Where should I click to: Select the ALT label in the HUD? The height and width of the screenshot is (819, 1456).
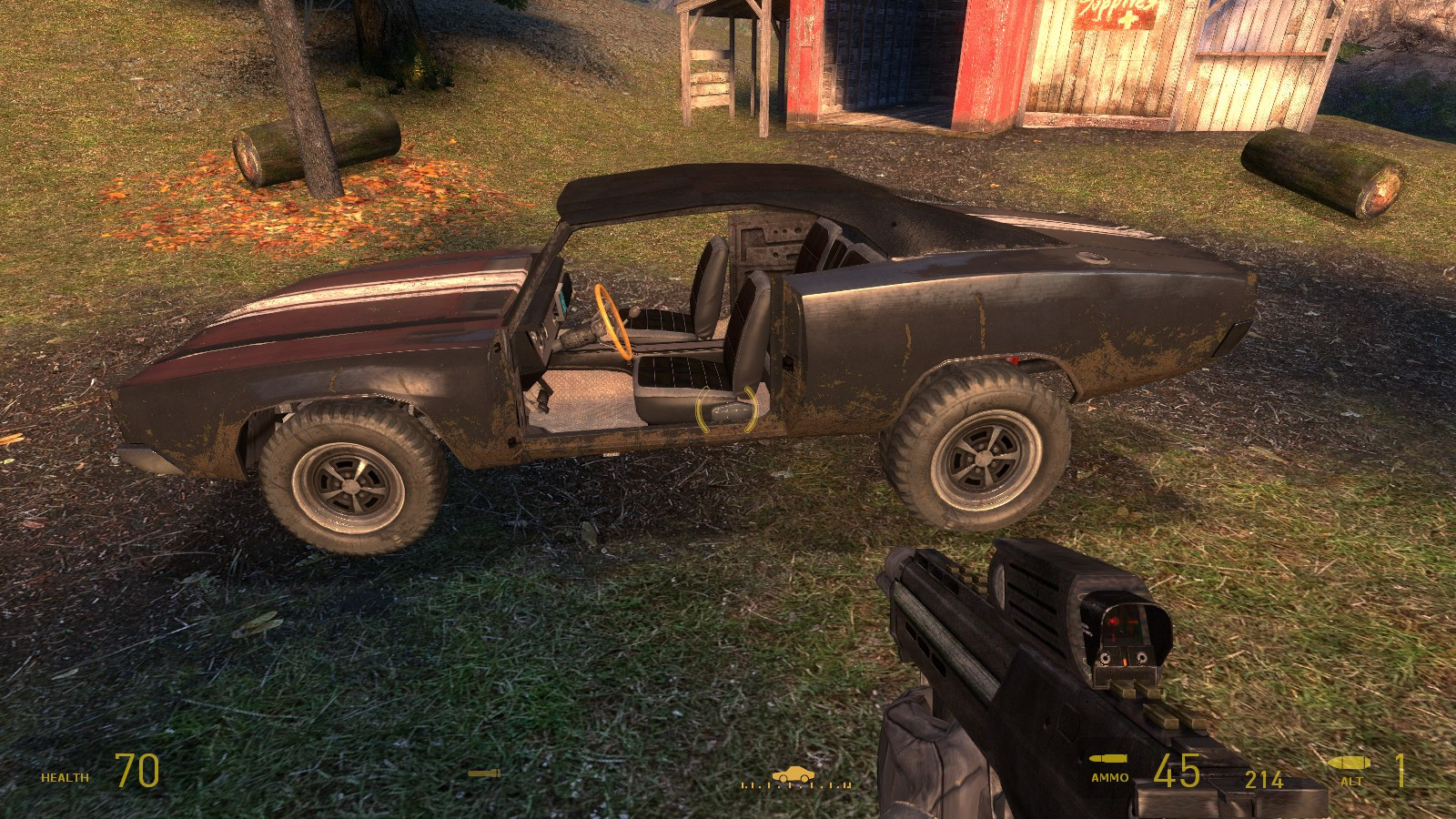(1350, 781)
